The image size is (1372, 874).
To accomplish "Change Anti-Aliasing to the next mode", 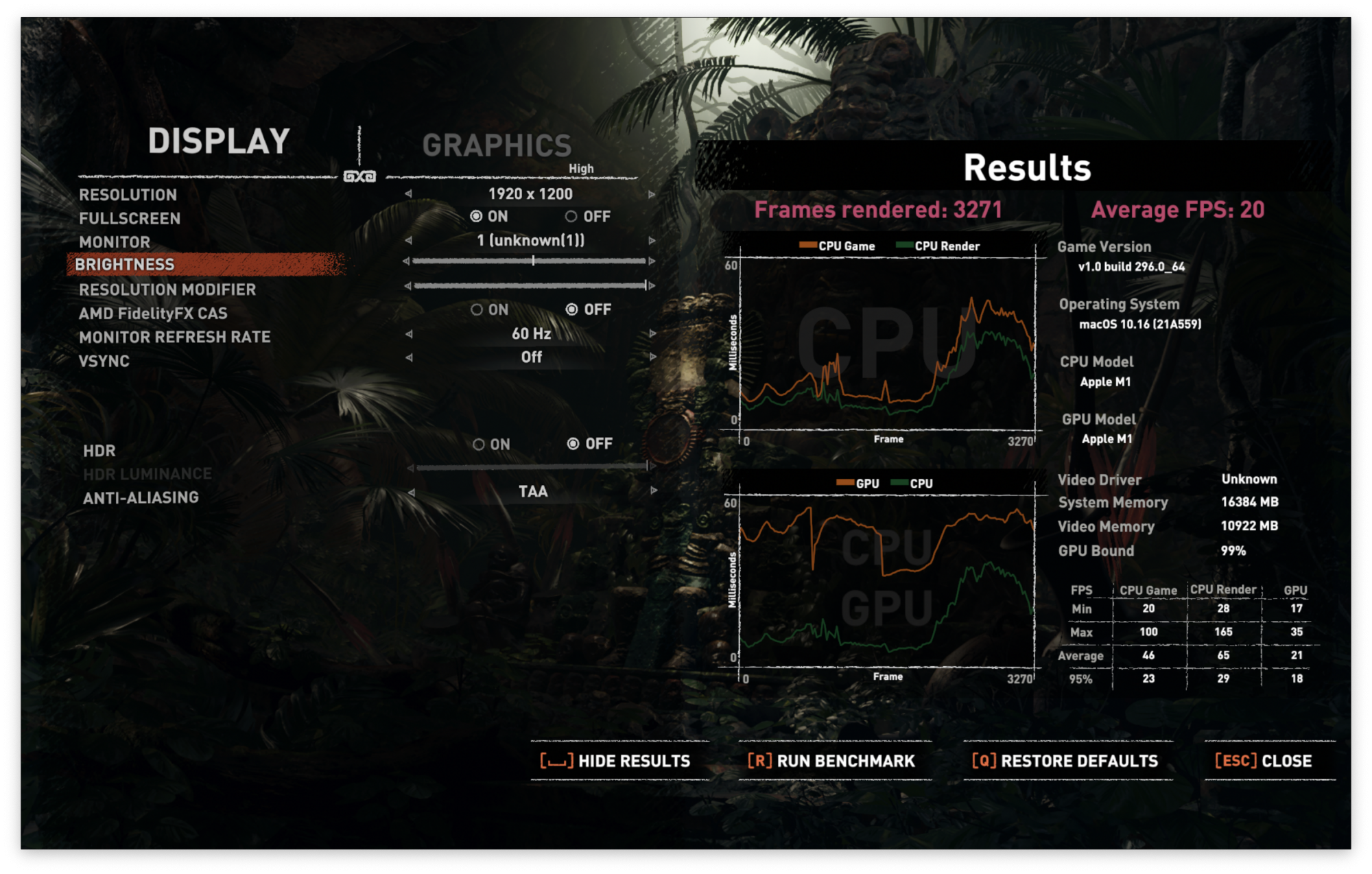I will pos(654,491).
